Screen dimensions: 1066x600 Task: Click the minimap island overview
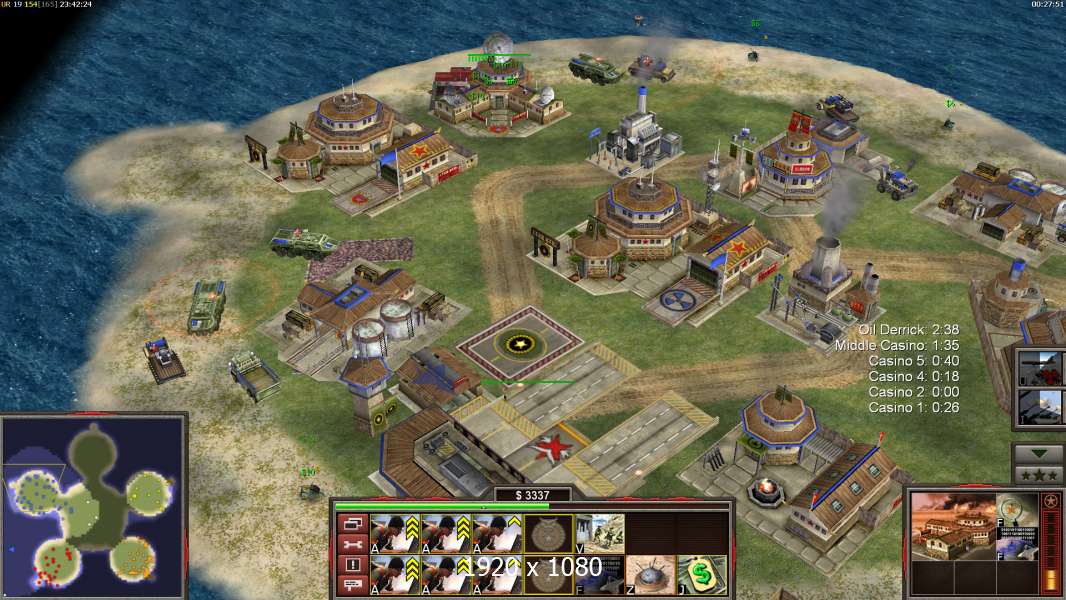[93, 507]
